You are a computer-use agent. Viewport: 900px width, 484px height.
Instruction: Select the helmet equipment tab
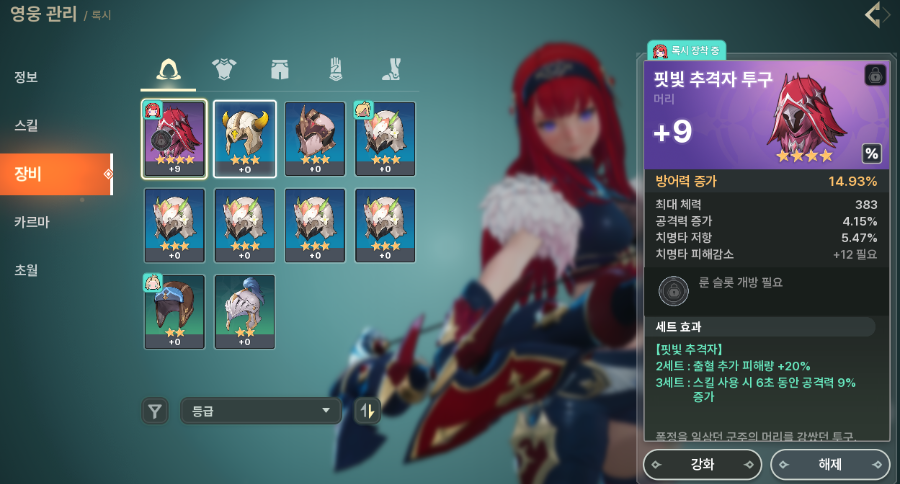pos(168,69)
